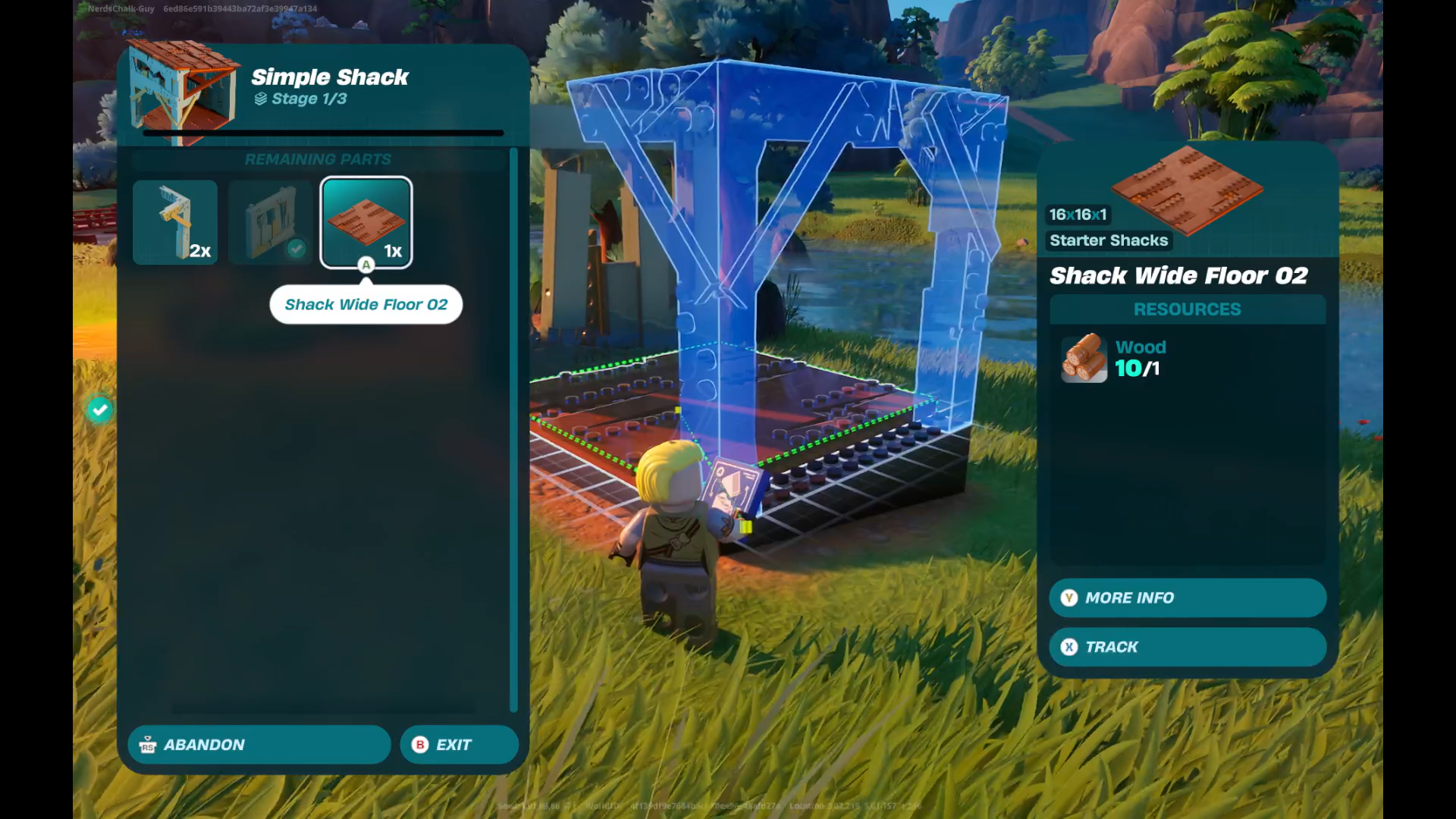Click the remaining parts scrollbar

click(x=513, y=428)
